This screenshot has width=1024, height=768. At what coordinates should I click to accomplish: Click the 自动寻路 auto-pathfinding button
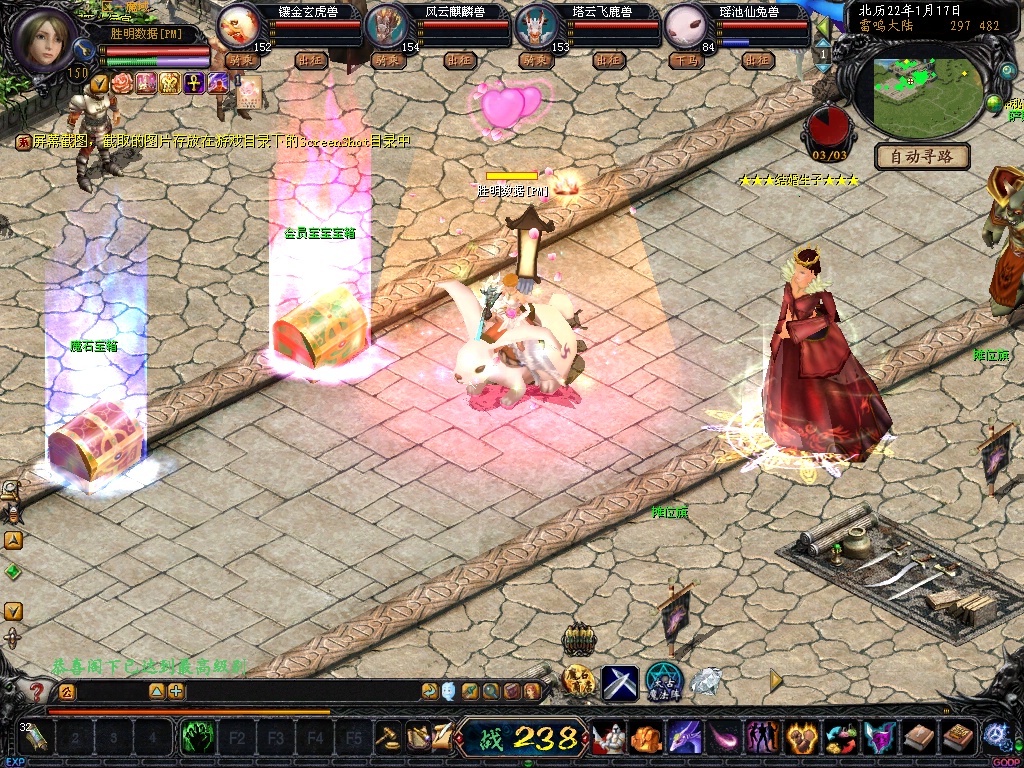(923, 156)
